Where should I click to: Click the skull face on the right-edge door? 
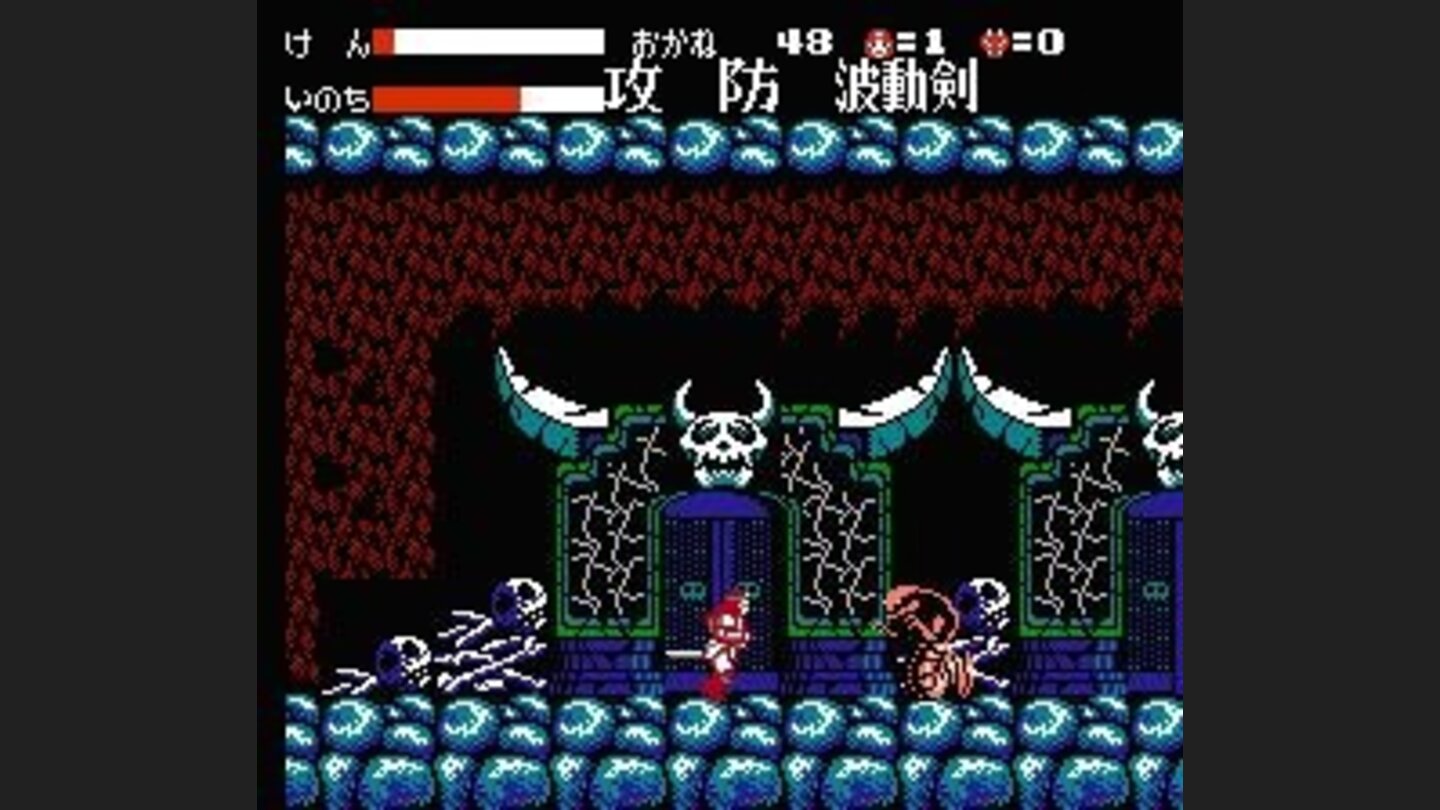1155,590
